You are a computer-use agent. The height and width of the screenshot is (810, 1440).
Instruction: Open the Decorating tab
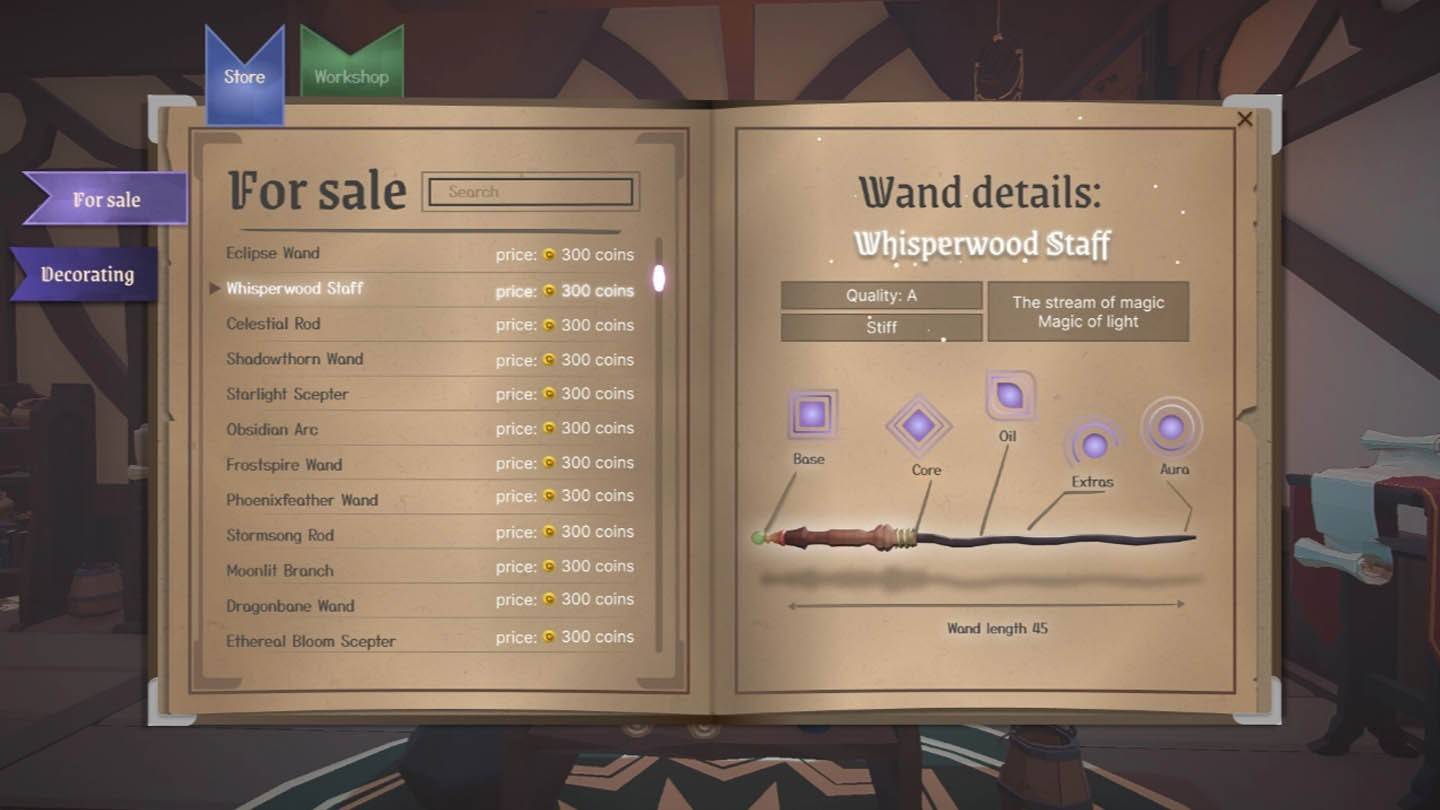(80, 272)
